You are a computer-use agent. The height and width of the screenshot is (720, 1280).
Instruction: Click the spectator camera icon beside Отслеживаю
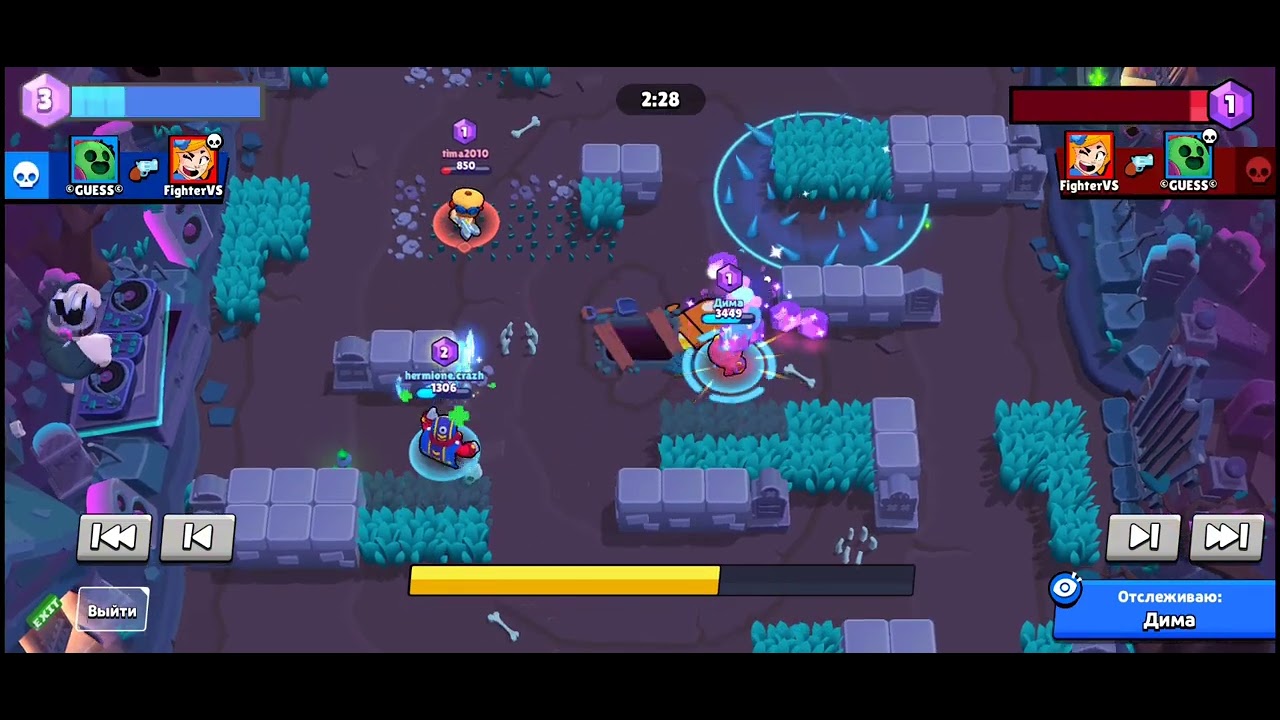point(1065,589)
